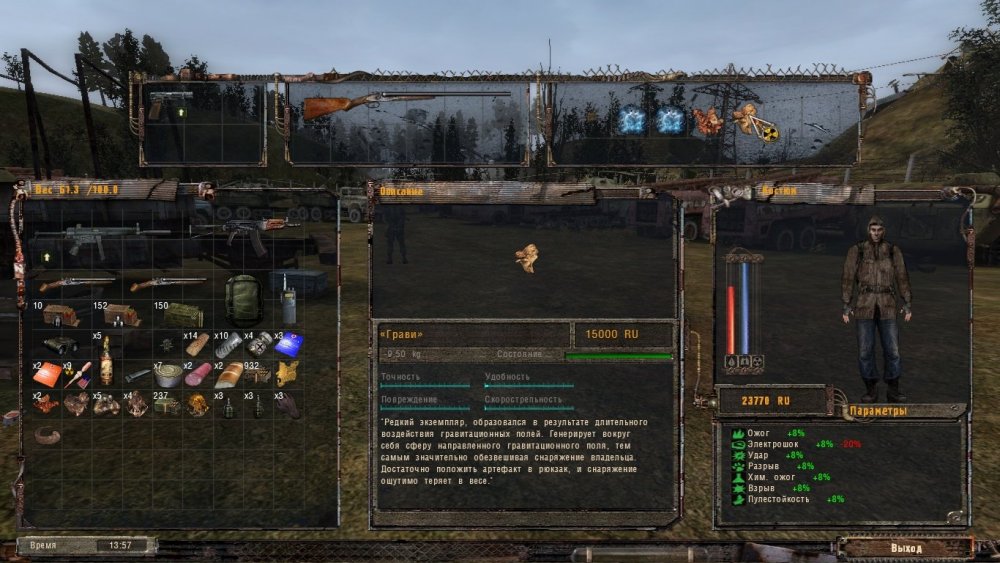Select the ammo box with 932 rounds

[x=258, y=375]
